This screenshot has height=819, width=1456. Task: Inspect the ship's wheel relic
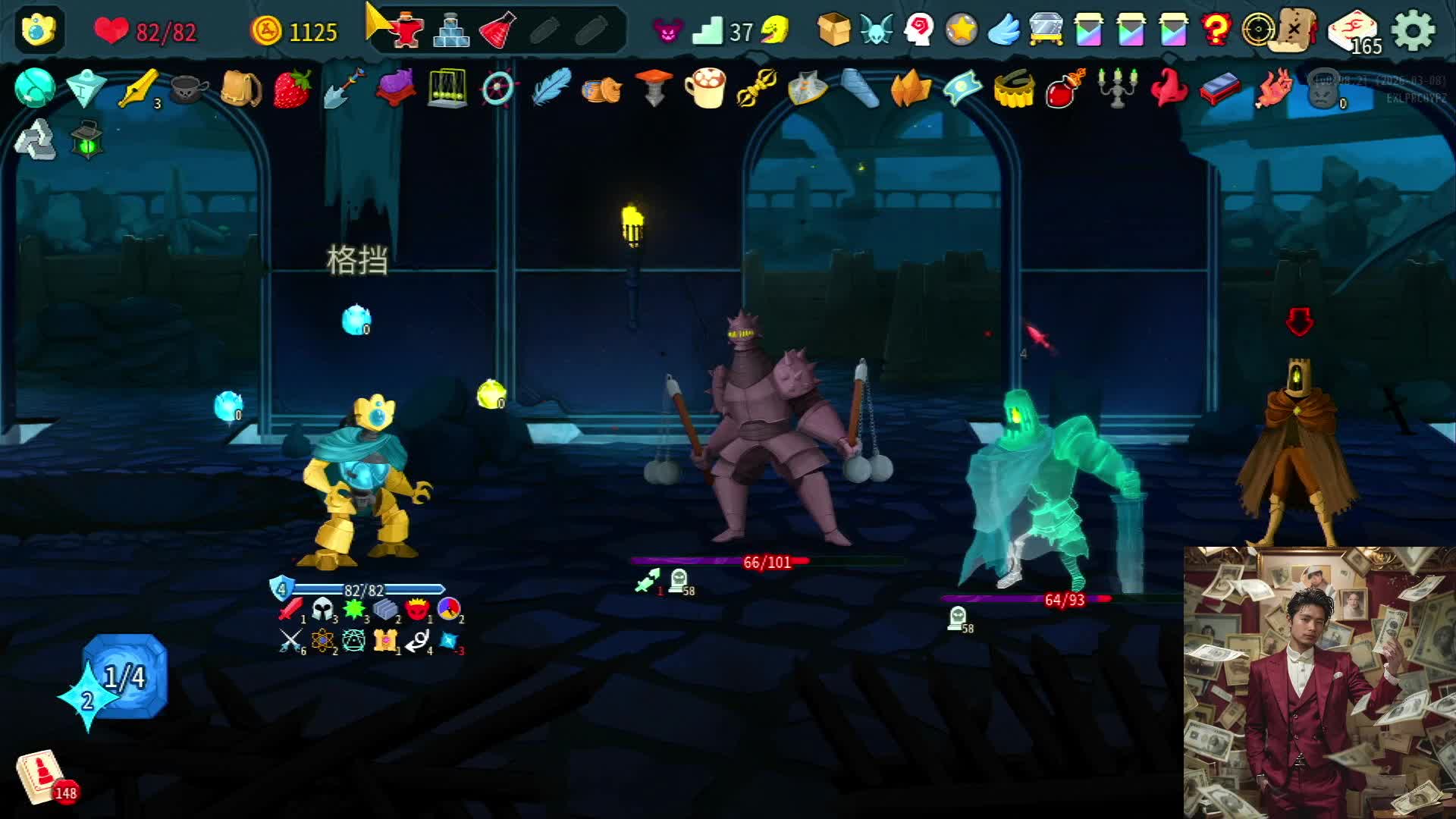pyautogui.click(x=498, y=89)
